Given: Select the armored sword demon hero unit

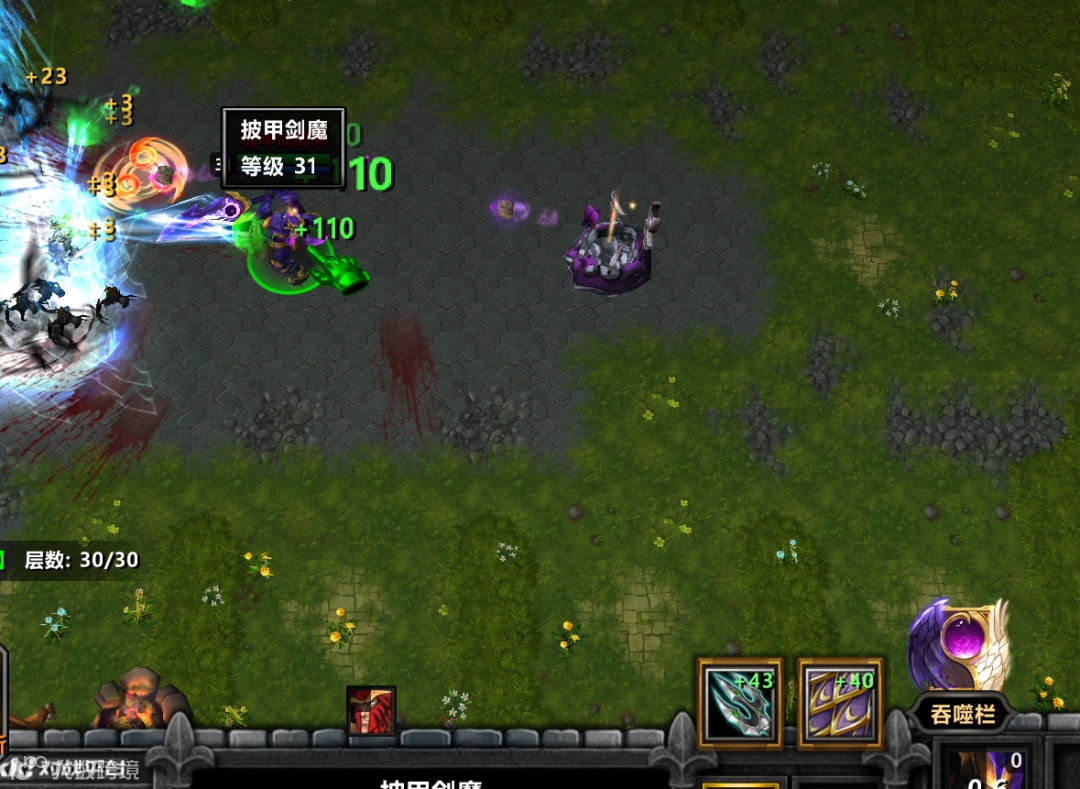Looking at the screenshot, I should tap(285, 245).
